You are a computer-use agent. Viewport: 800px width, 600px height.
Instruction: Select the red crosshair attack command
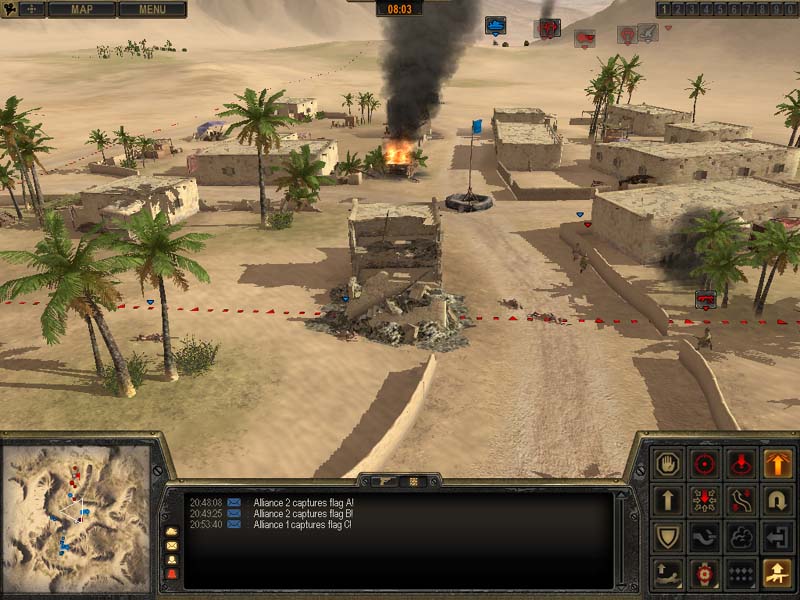point(705,464)
